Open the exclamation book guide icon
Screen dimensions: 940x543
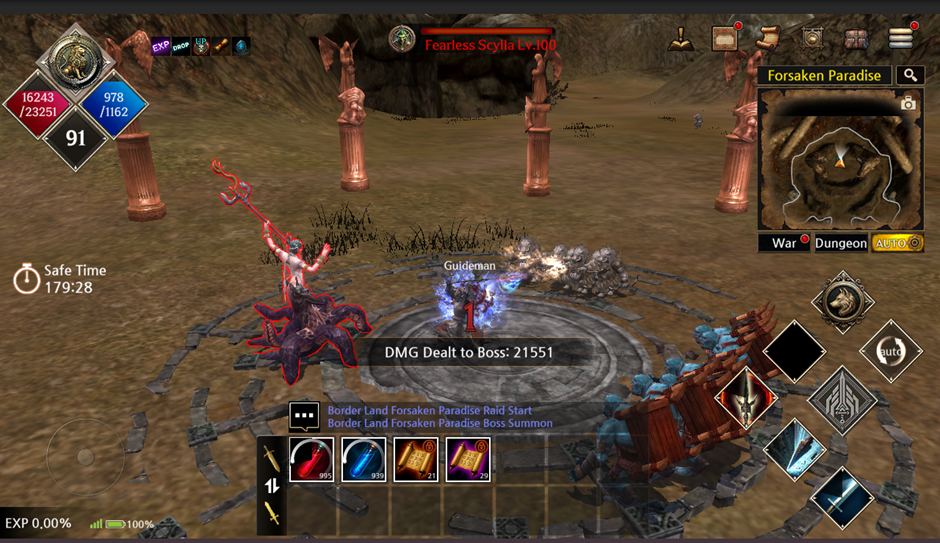[x=681, y=38]
